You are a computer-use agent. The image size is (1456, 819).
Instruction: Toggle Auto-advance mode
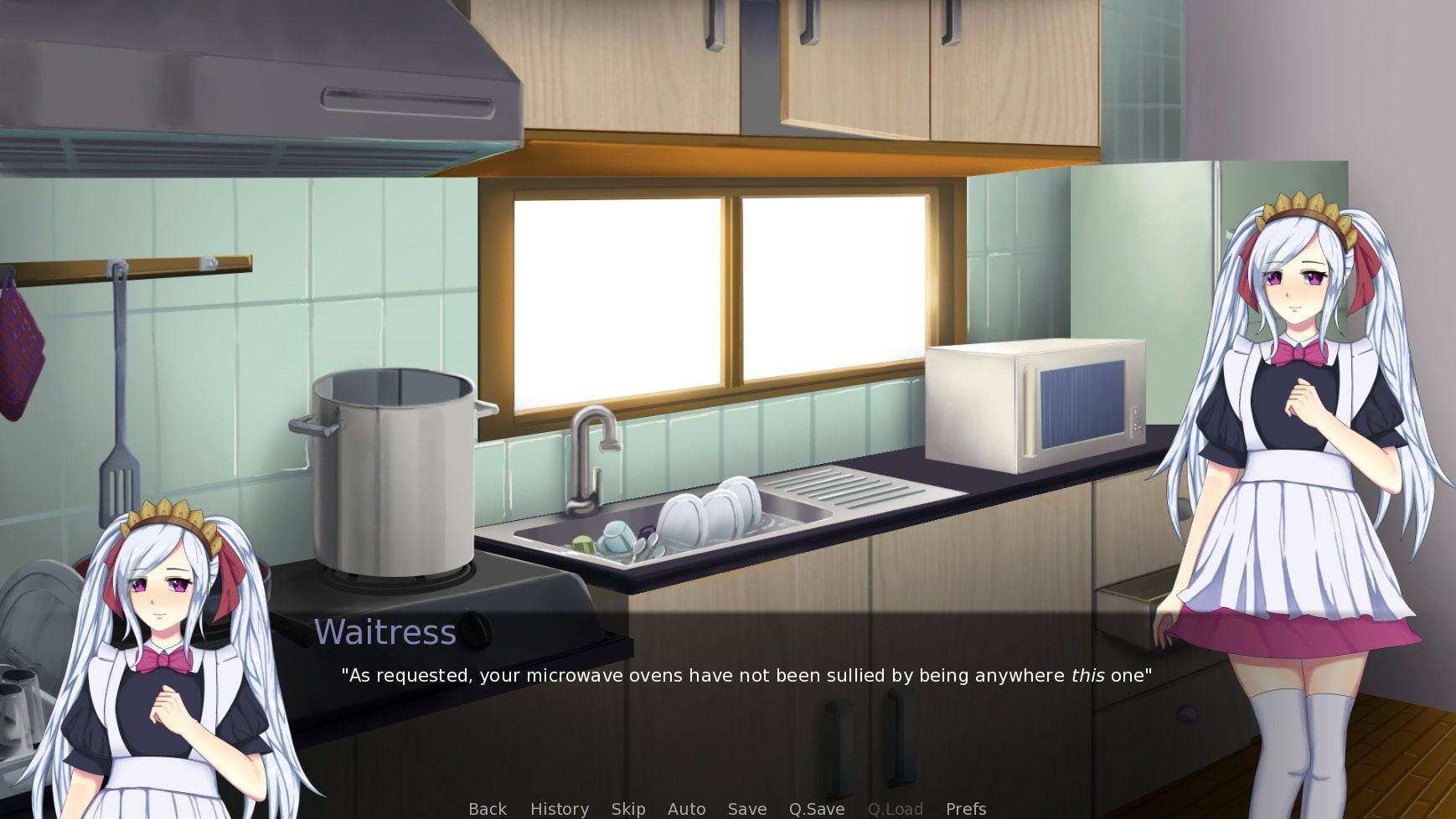686,808
